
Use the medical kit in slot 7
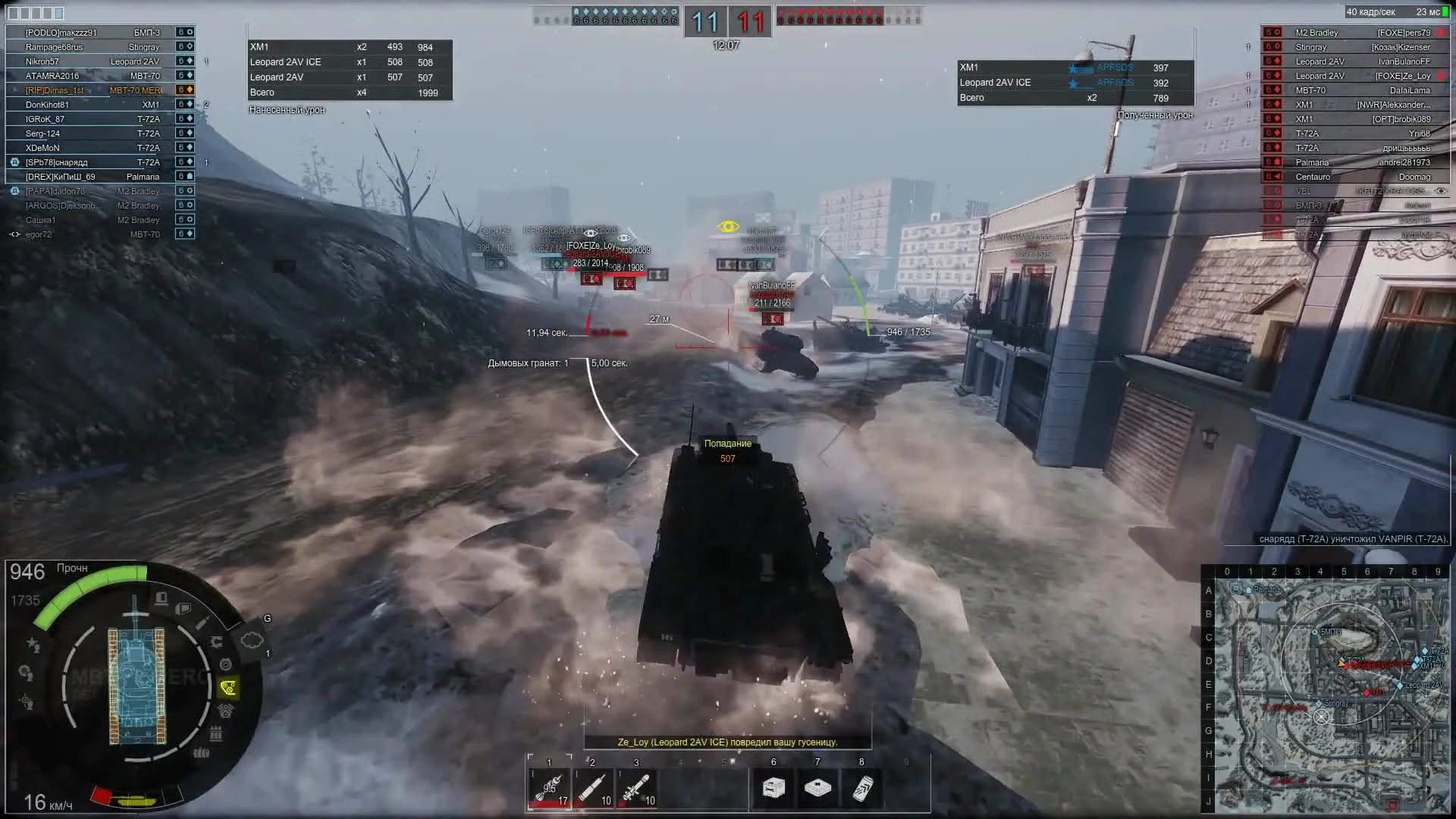817,789
